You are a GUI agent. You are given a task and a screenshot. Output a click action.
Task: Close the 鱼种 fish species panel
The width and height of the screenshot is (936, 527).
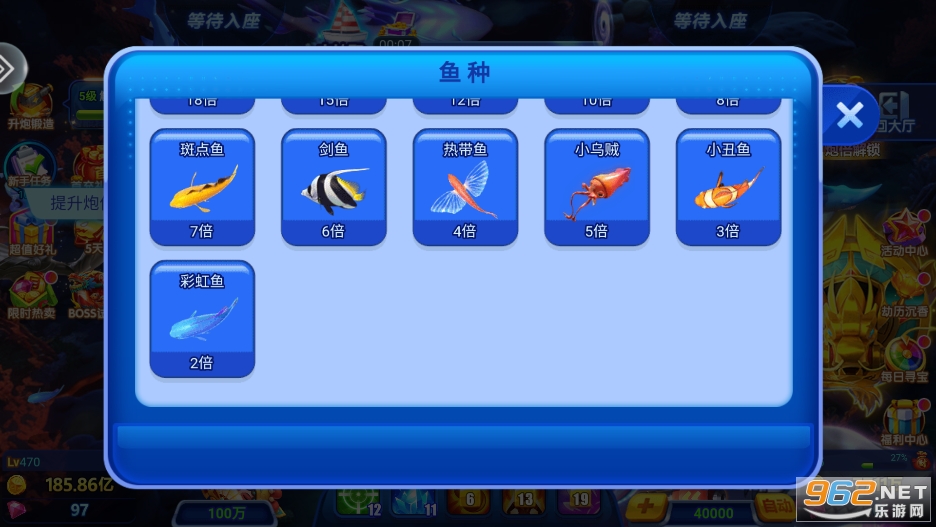click(850, 116)
